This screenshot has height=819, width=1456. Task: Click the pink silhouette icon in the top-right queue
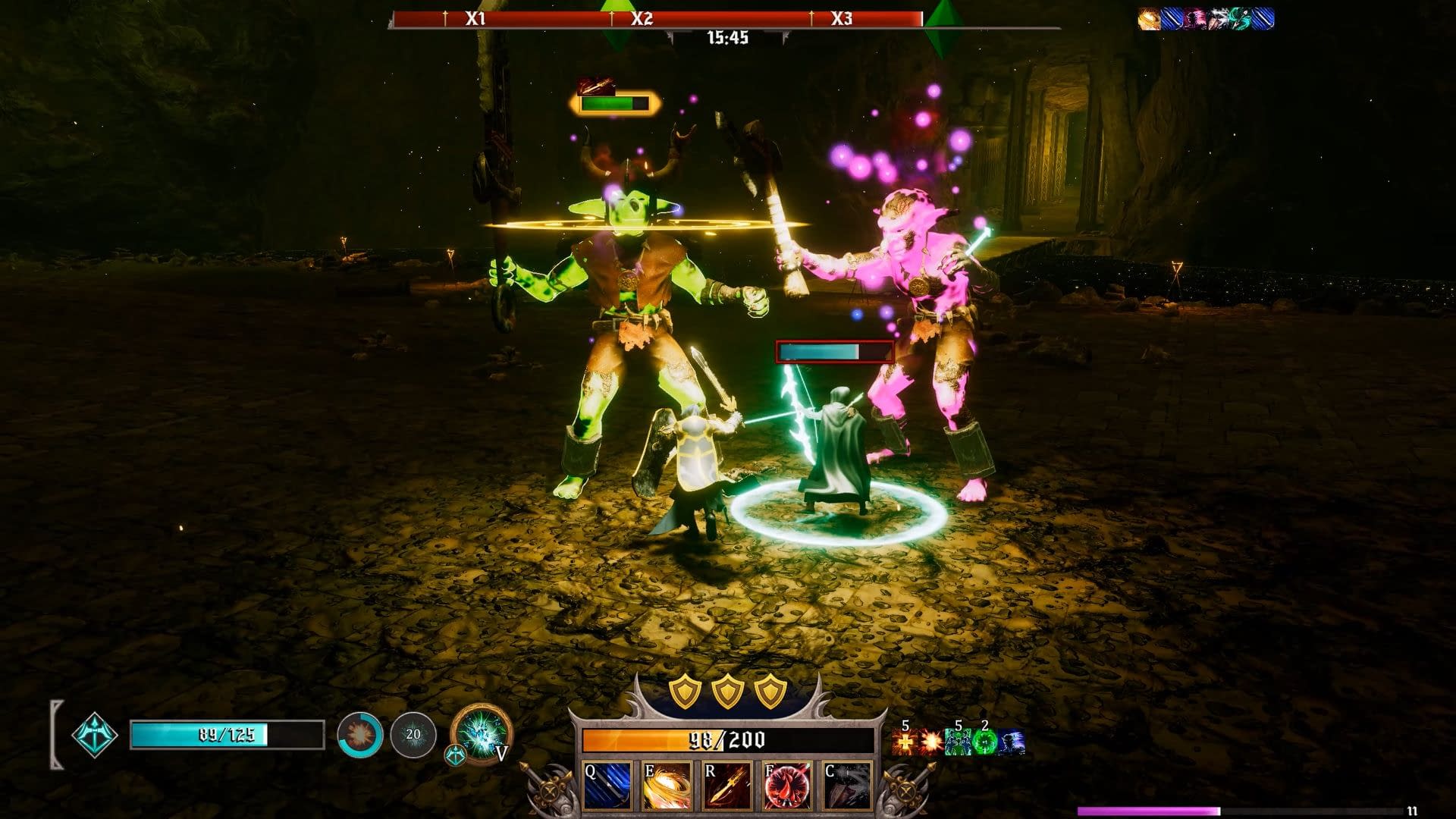coord(1195,19)
